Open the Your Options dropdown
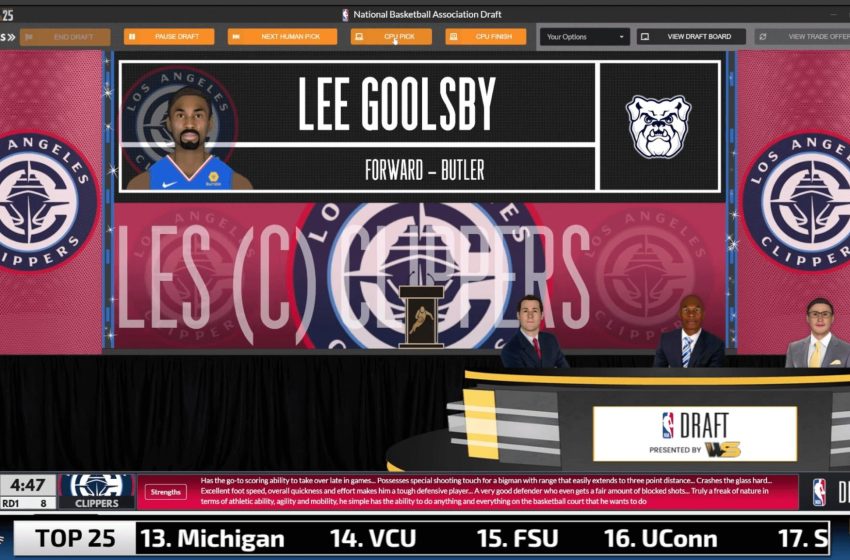Viewport: 850px width, 560px height. 585,37
